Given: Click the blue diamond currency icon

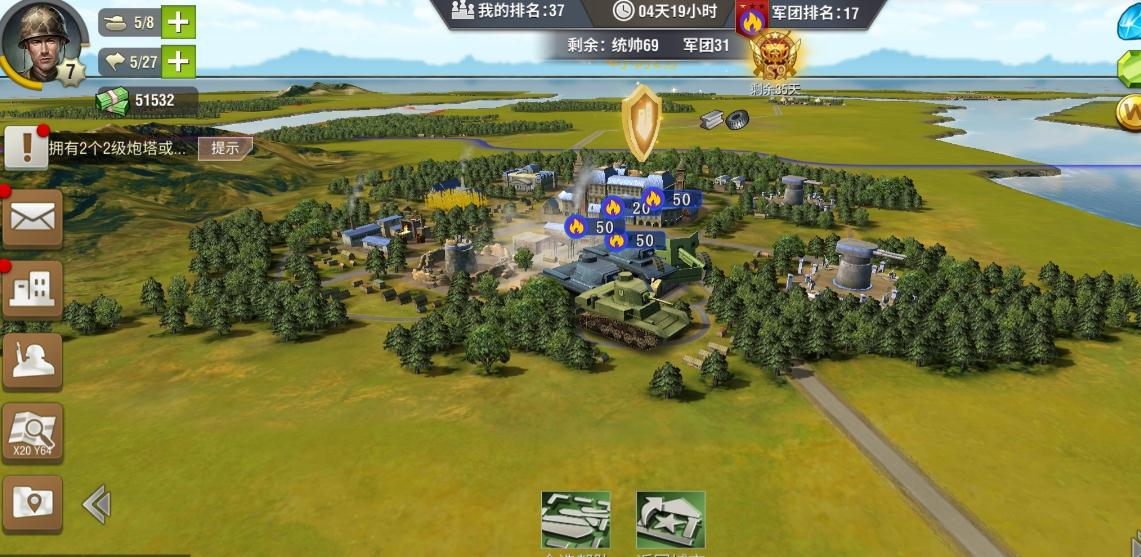Looking at the screenshot, I should click(1129, 24).
